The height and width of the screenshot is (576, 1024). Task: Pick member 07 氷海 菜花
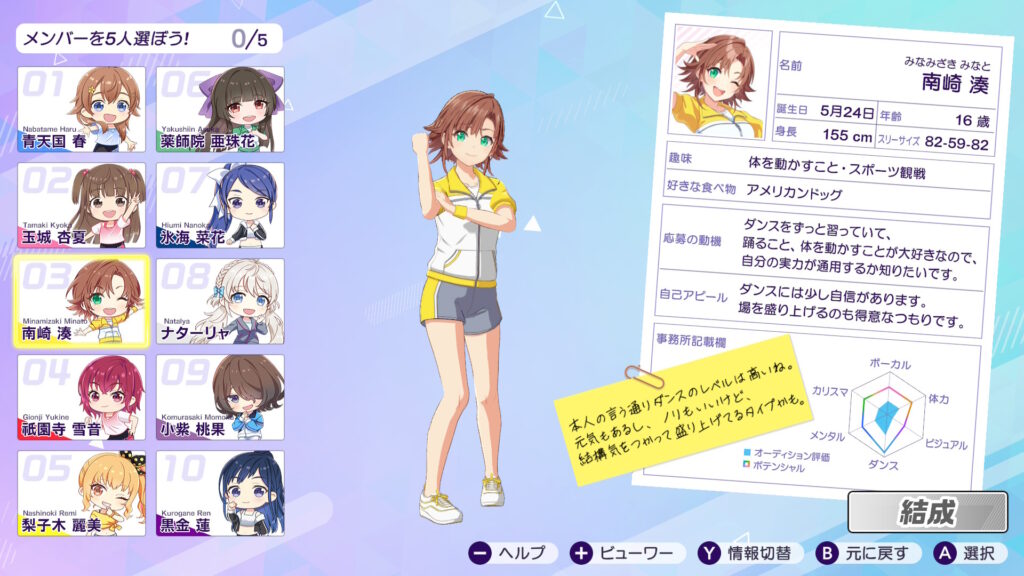click(x=220, y=205)
